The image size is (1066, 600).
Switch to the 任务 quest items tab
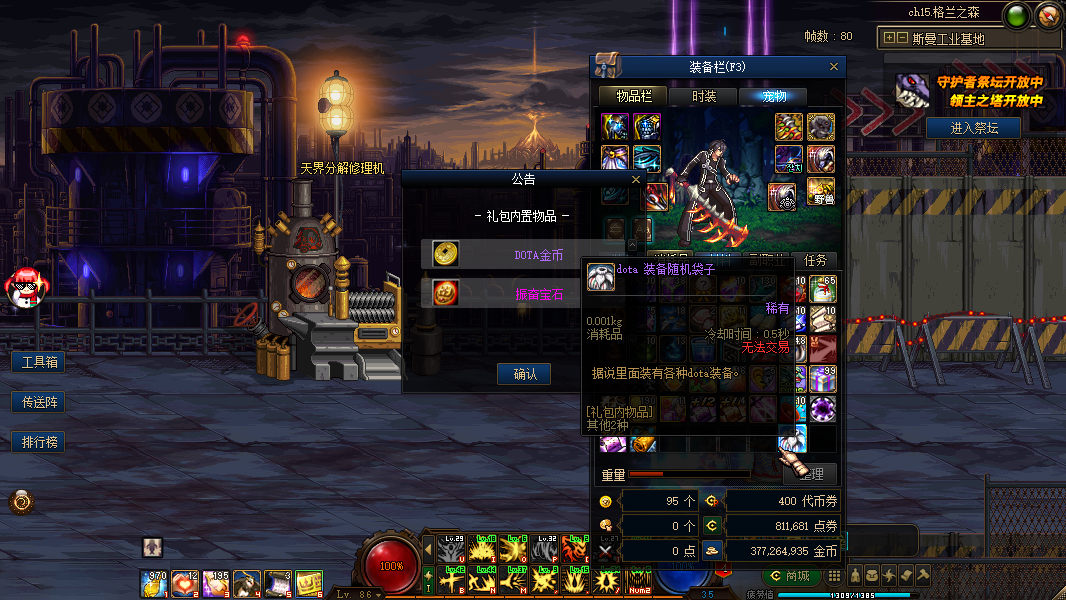pyautogui.click(x=815, y=260)
